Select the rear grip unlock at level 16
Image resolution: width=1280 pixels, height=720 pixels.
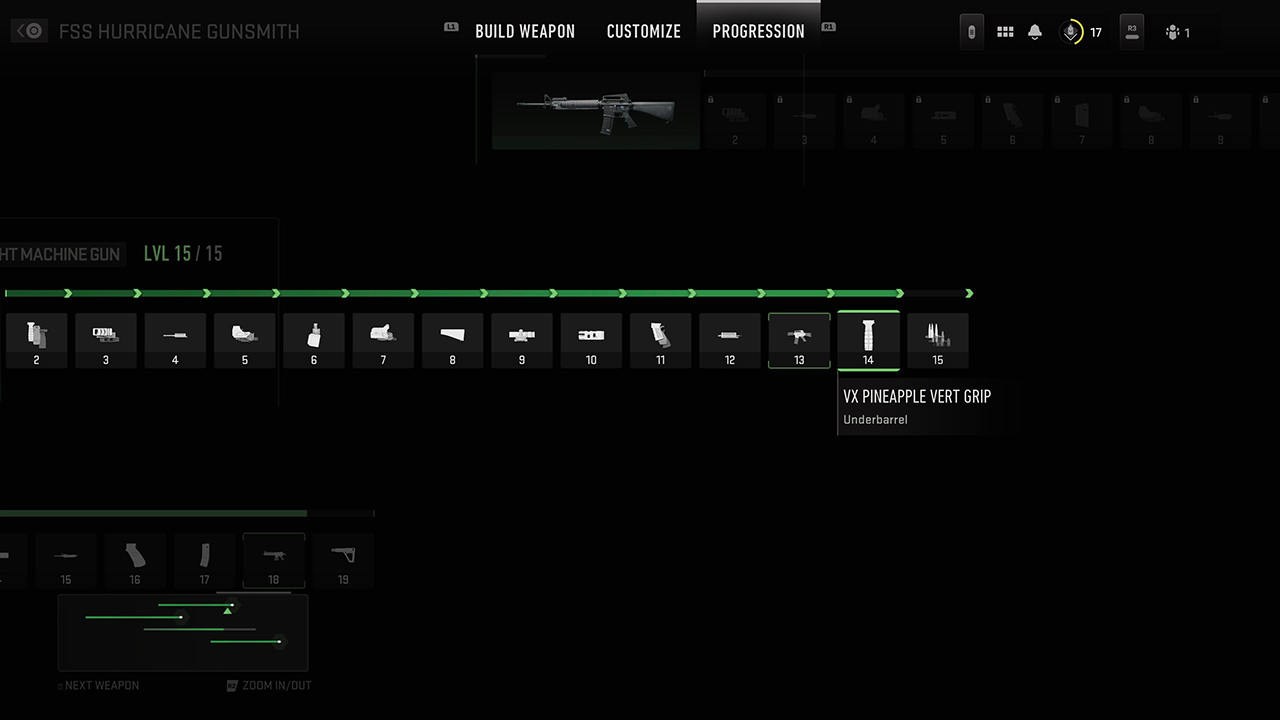click(135, 560)
